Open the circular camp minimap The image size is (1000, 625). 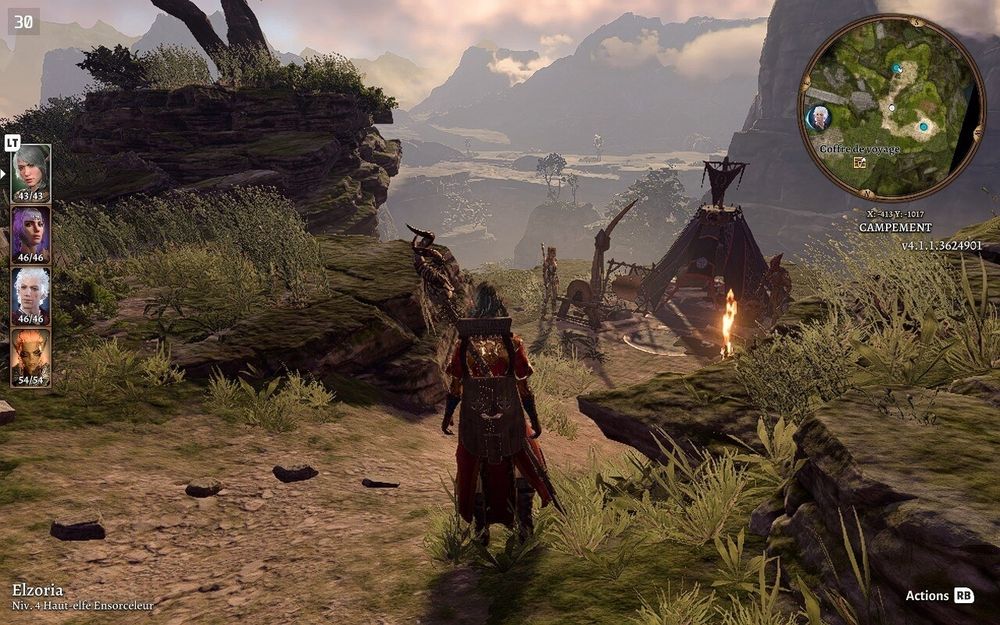(x=892, y=108)
